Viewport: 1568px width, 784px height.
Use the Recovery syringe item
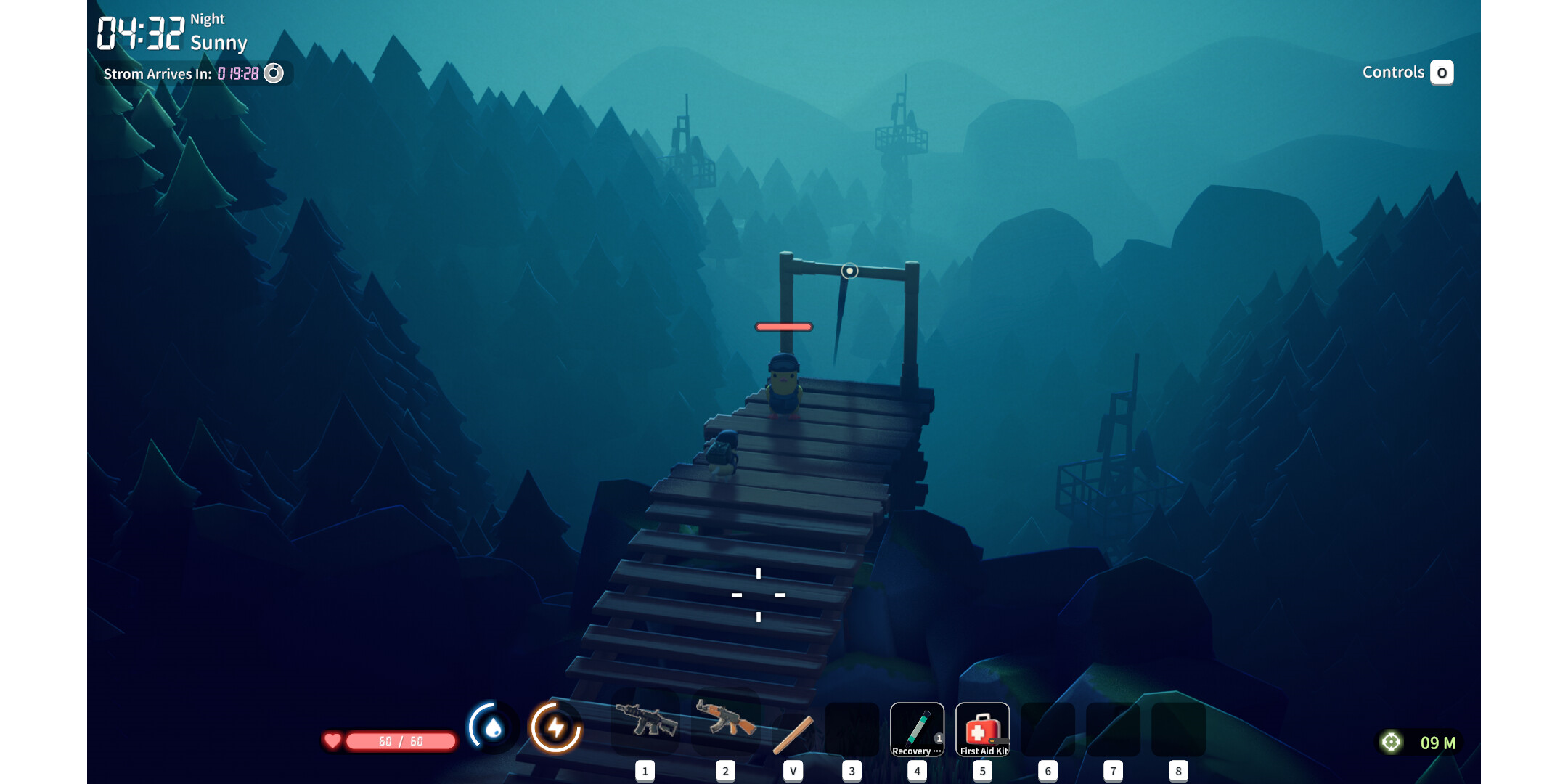coord(917,730)
